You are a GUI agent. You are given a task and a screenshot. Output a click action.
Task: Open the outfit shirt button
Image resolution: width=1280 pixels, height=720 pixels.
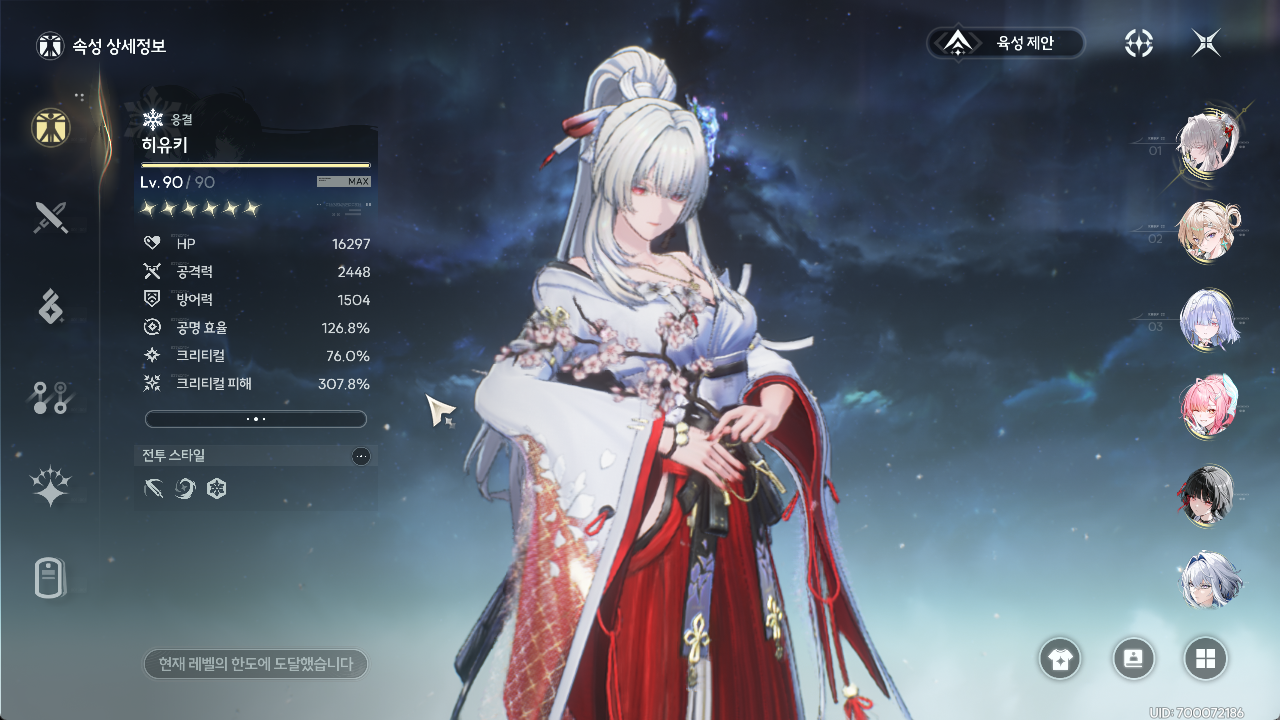tap(1060, 659)
